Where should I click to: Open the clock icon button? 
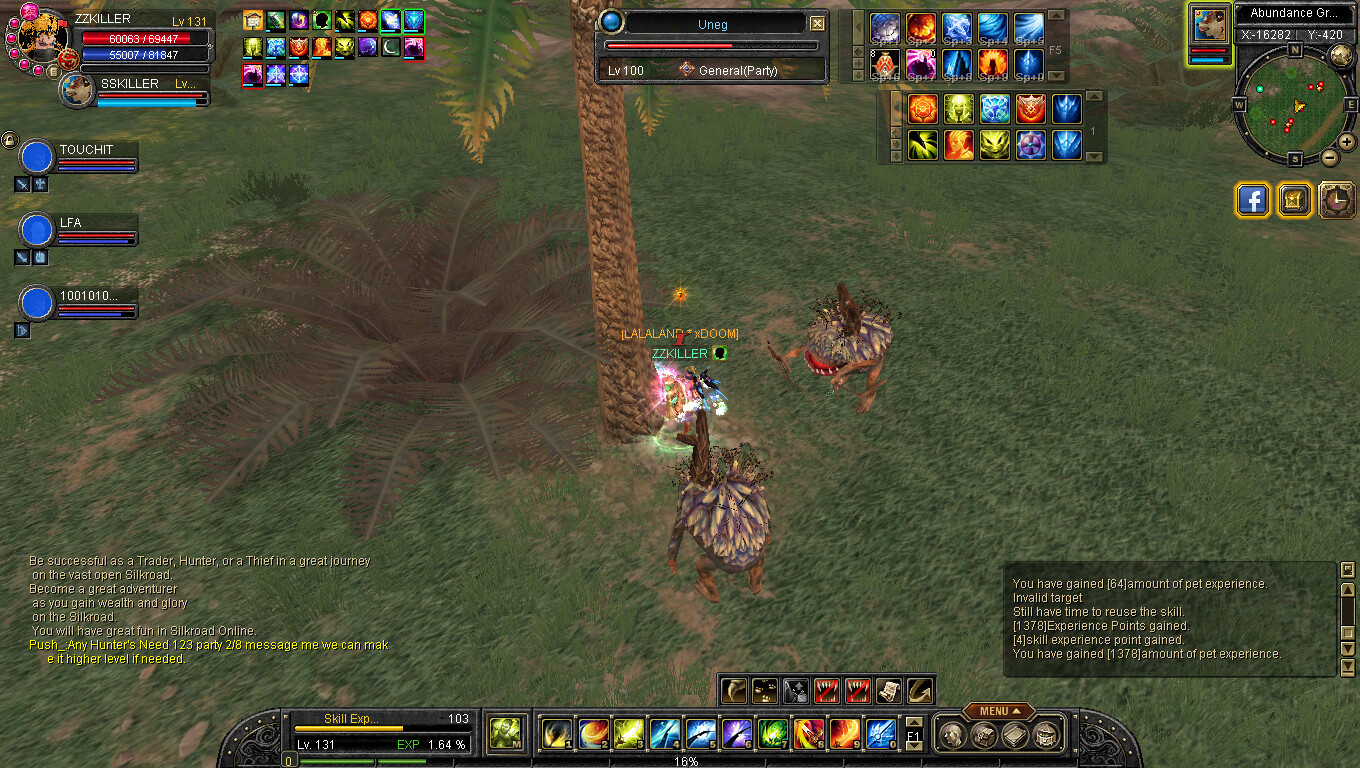[x=1336, y=200]
